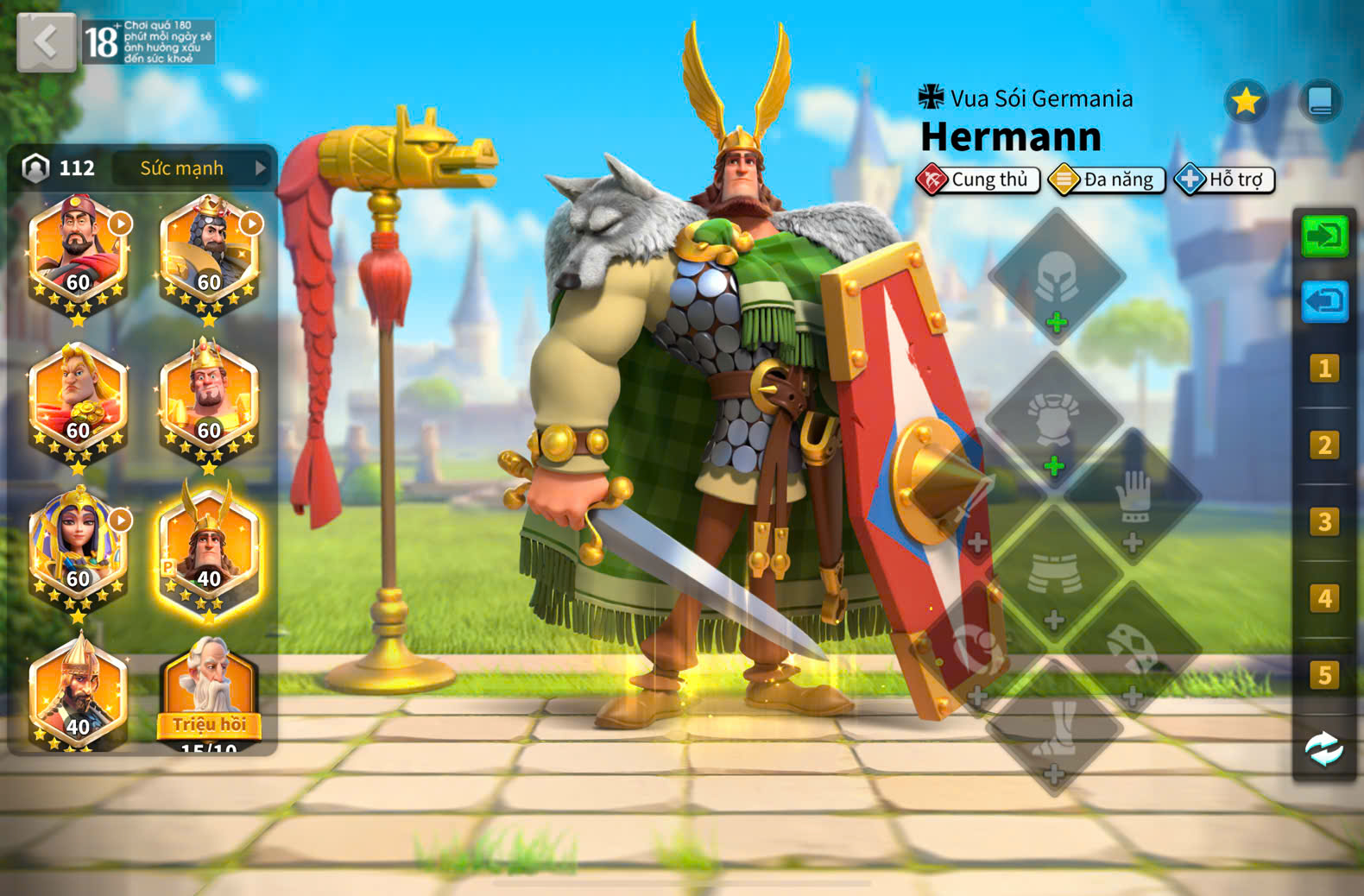Viewport: 1364px width, 896px height.
Task: Switch to equipment preset 1
Action: [x=1324, y=369]
